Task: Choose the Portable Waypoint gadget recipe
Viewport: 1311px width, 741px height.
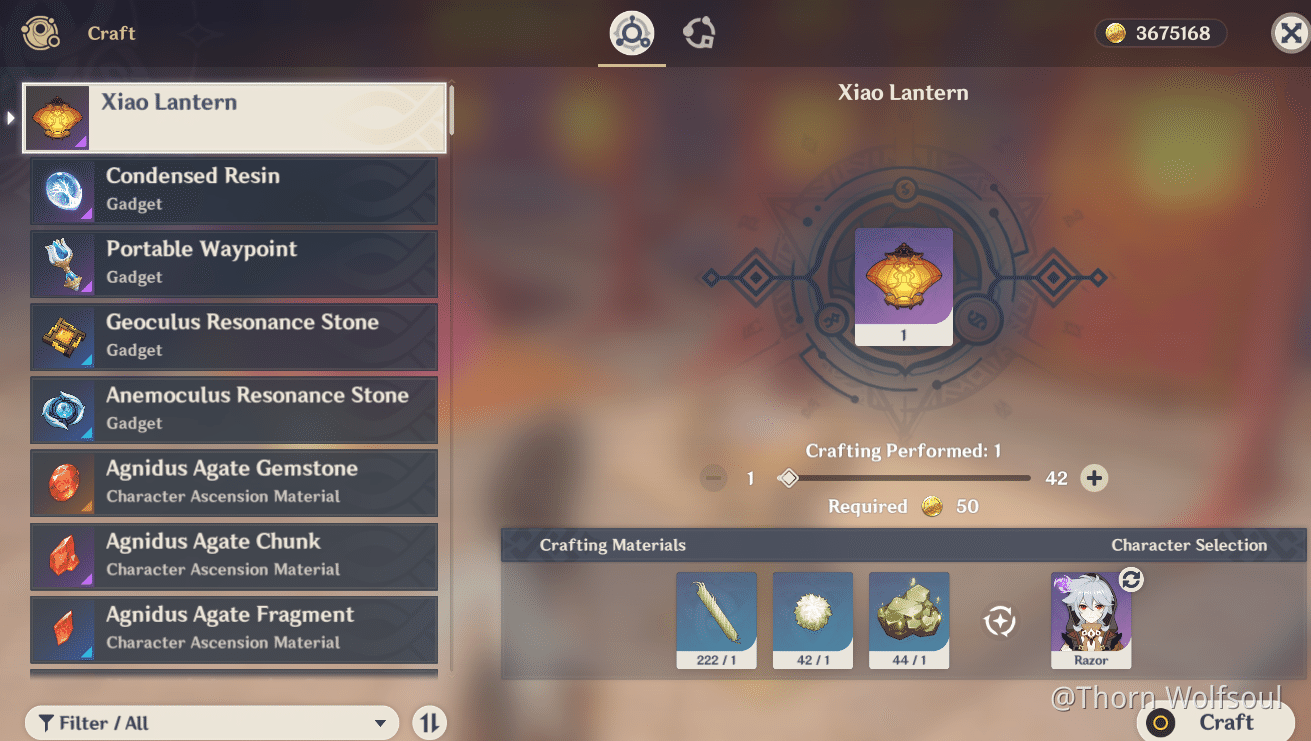Action: coord(233,263)
